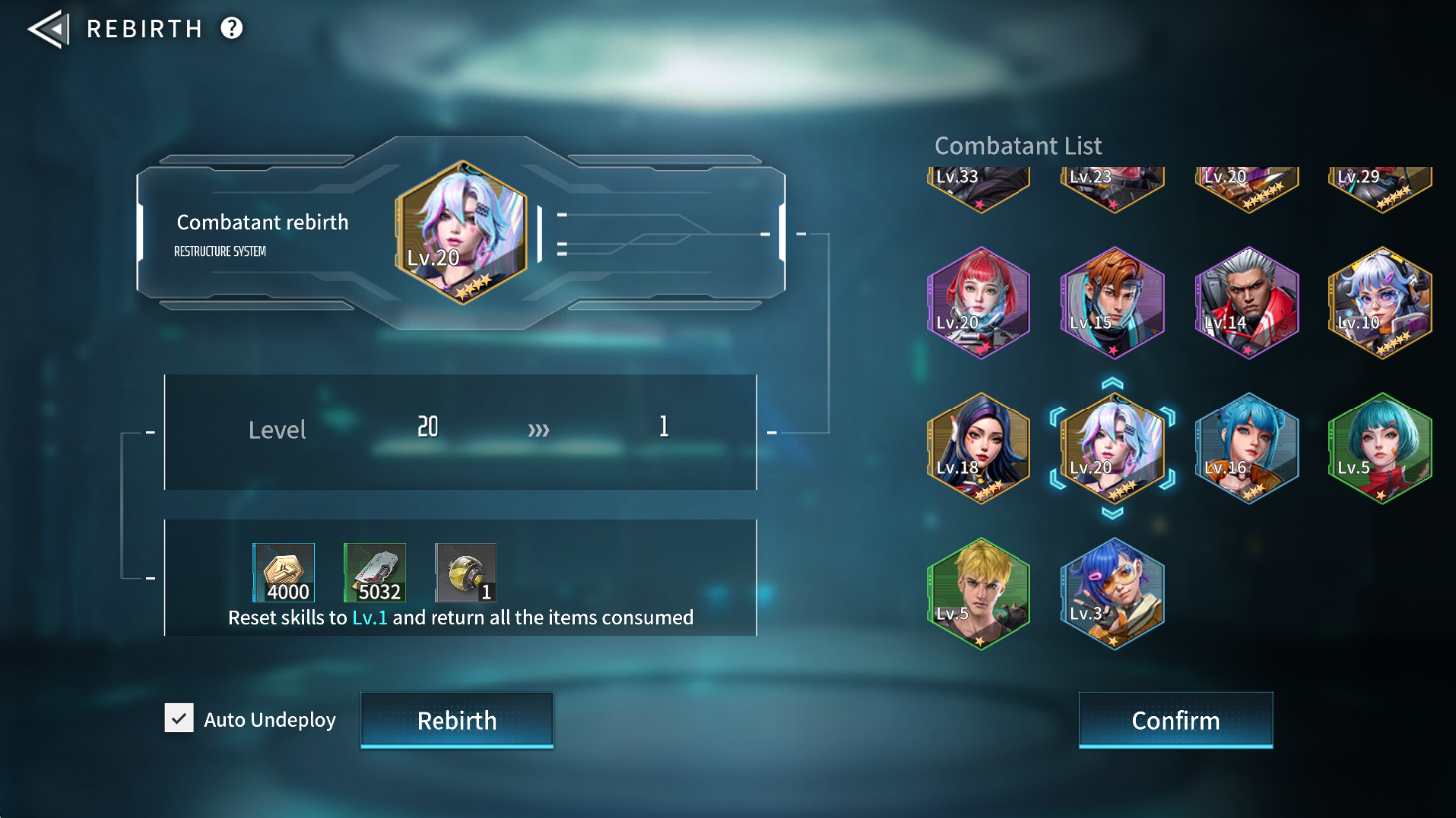Select the Lv.16 blue-haired combatant

[1246, 447]
